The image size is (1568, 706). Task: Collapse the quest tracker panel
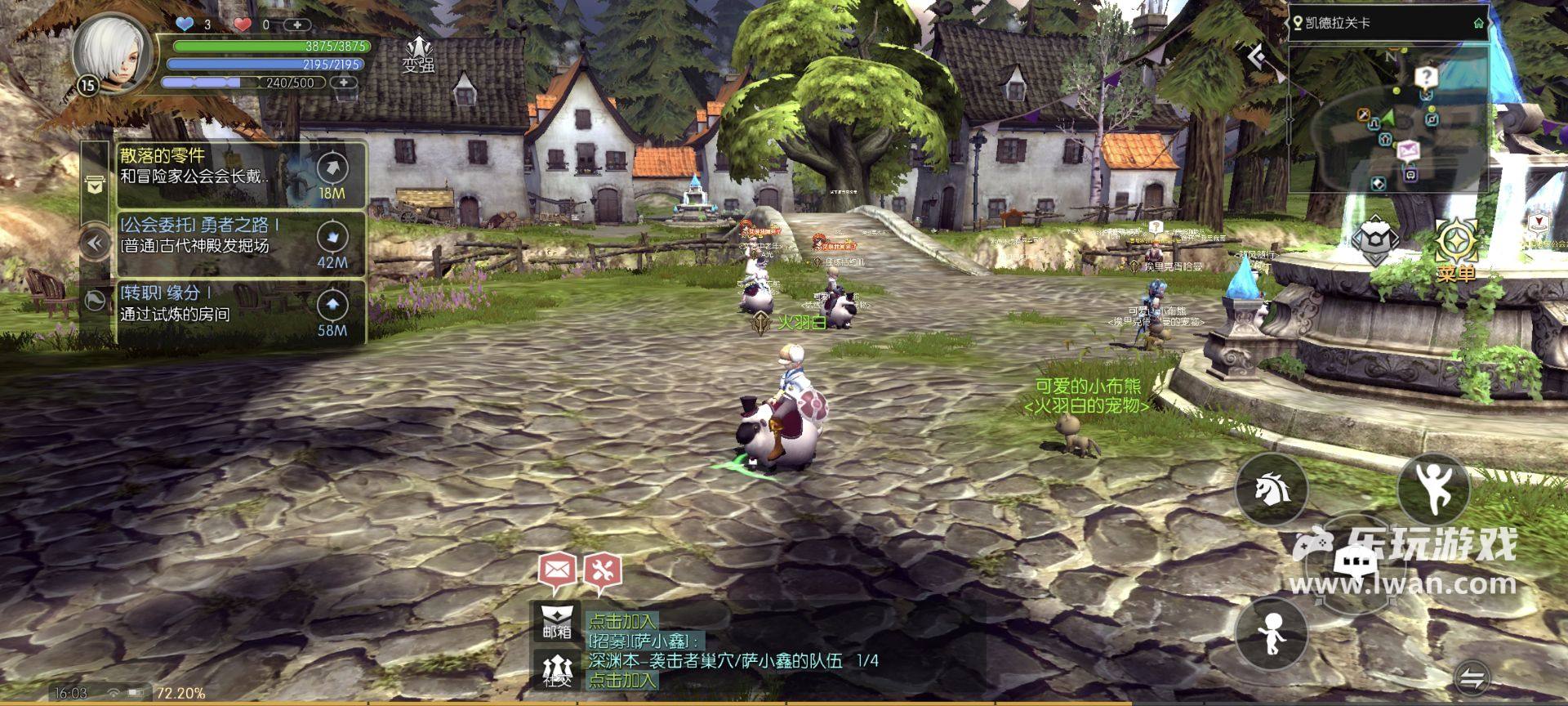click(95, 243)
